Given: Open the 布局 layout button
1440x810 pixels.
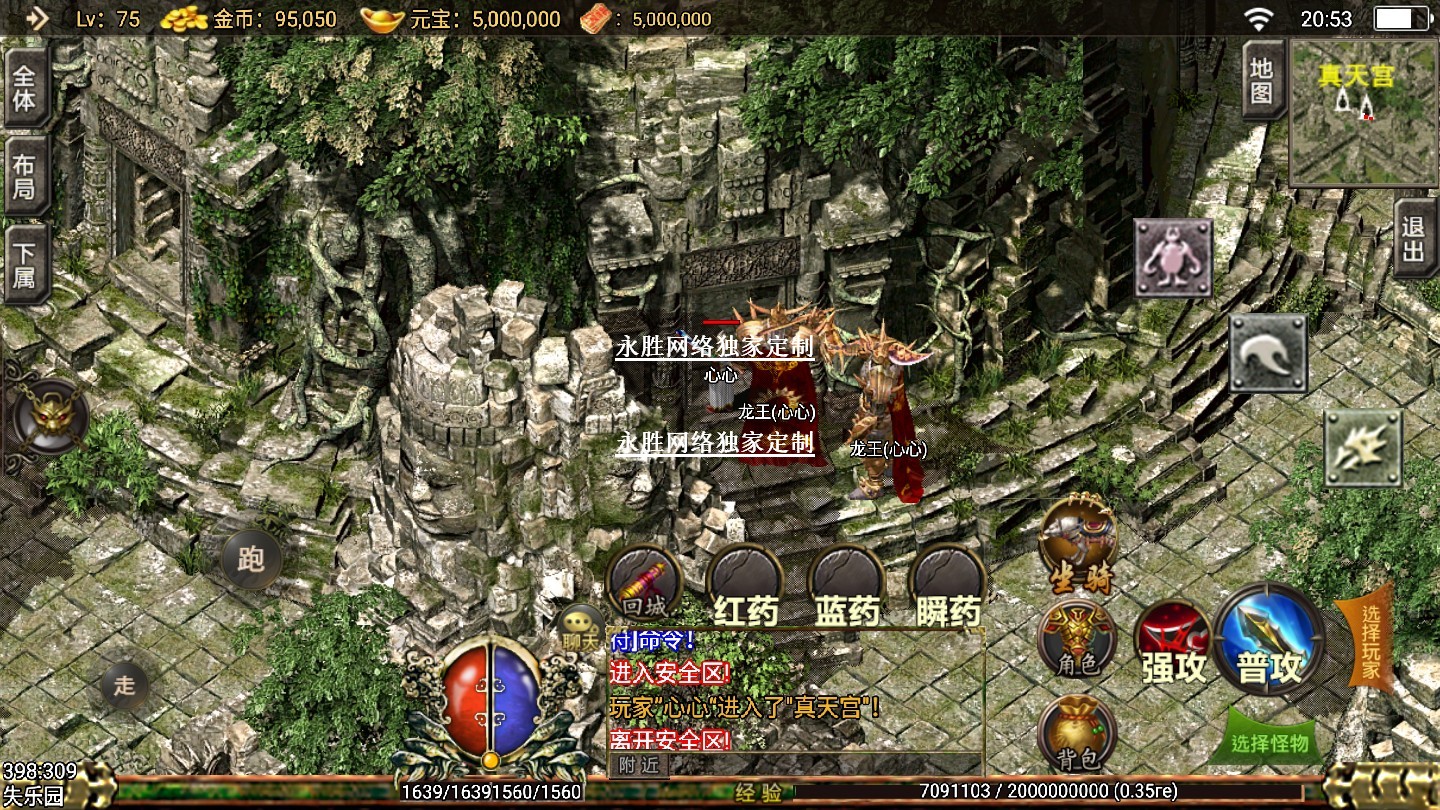Looking at the screenshot, I should tap(25, 176).
